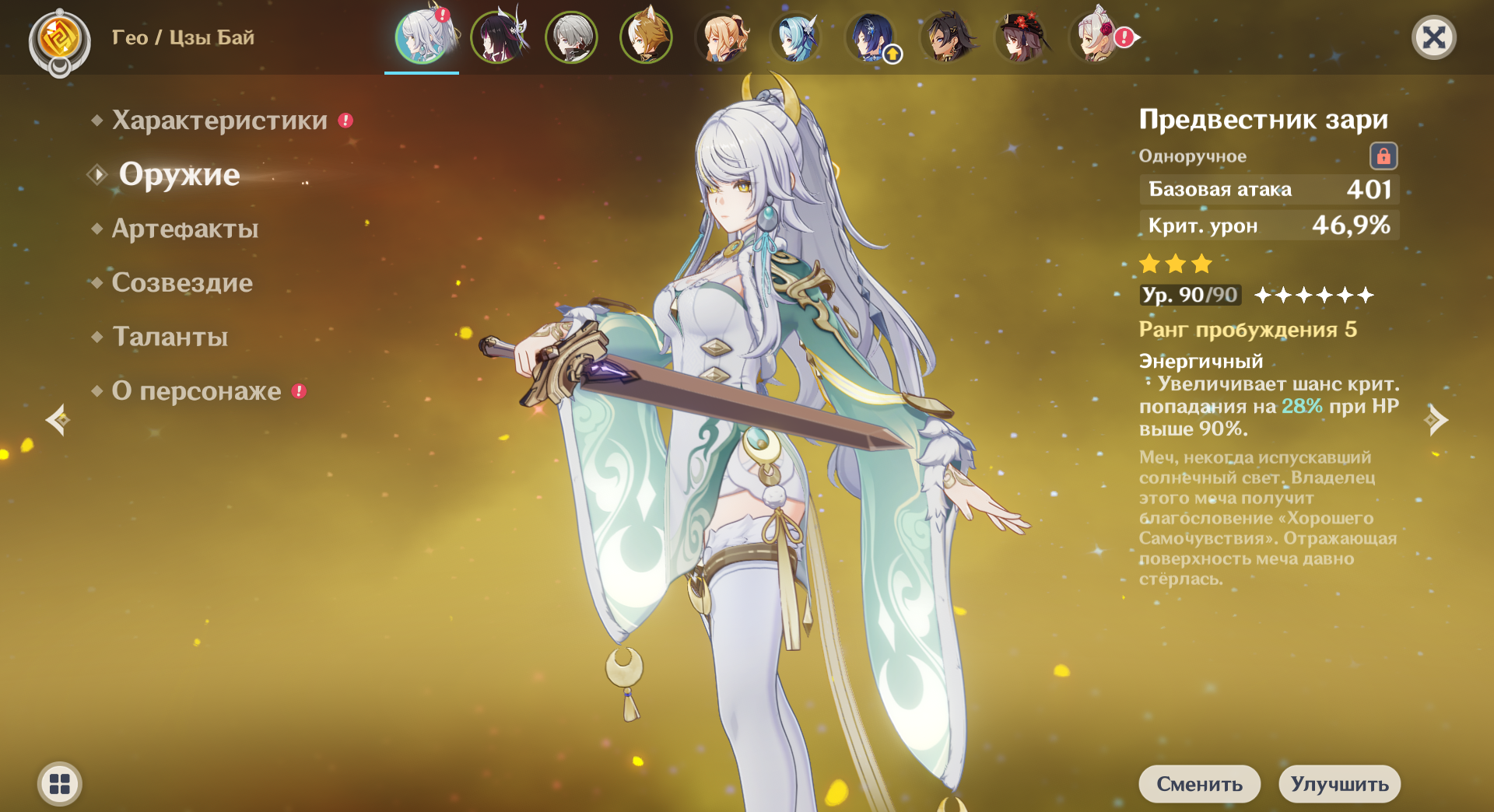Open the Характеристики section
The height and width of the screenshot is (812, 1494).
pyautogui.click(x=219, y=121)
